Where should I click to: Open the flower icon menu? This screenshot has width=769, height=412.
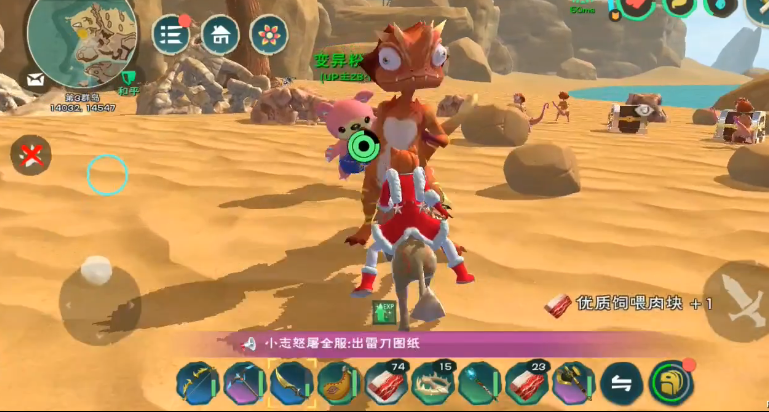coord(268,34)
